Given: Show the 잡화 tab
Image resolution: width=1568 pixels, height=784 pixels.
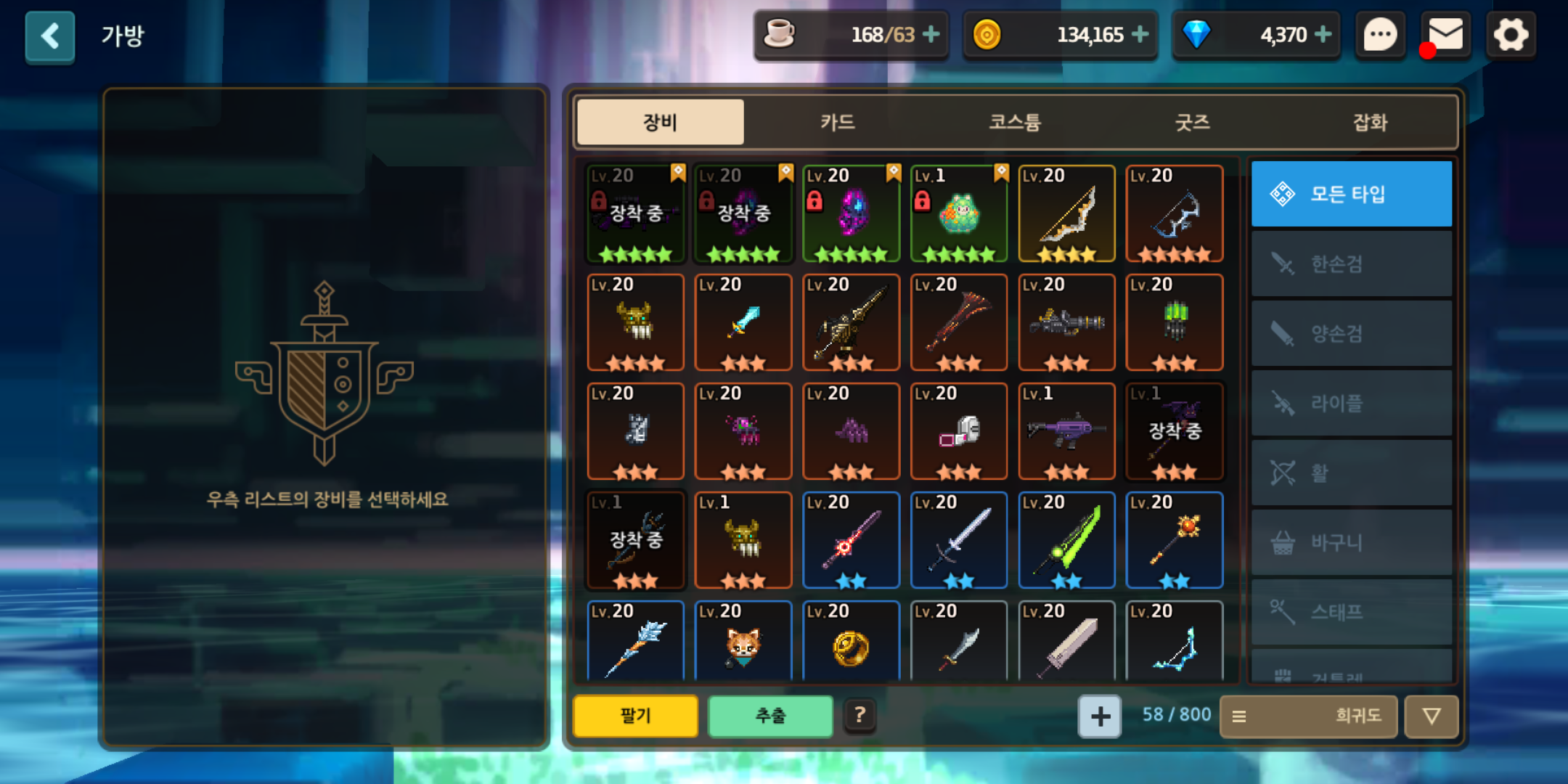Looking at the screenshot, I should point(1370,122).
